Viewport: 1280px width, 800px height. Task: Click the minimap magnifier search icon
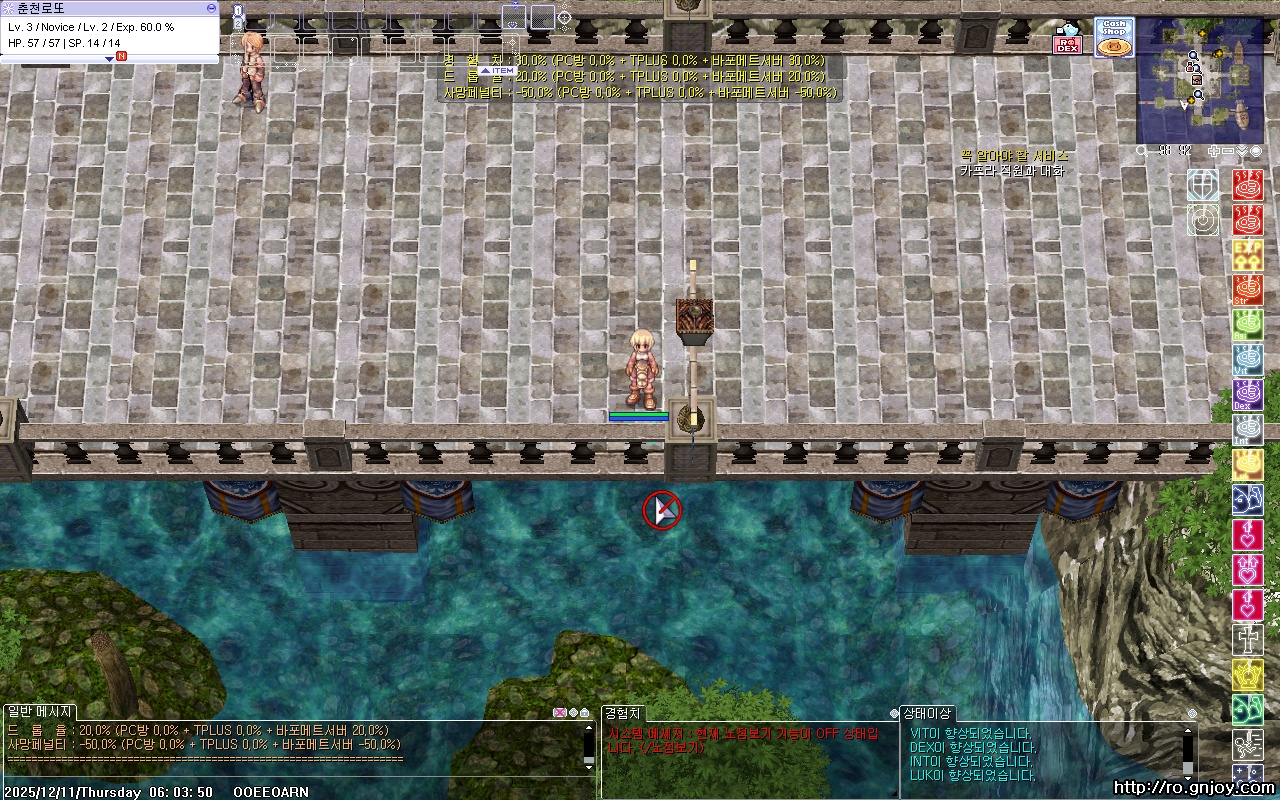(1142, 151)
